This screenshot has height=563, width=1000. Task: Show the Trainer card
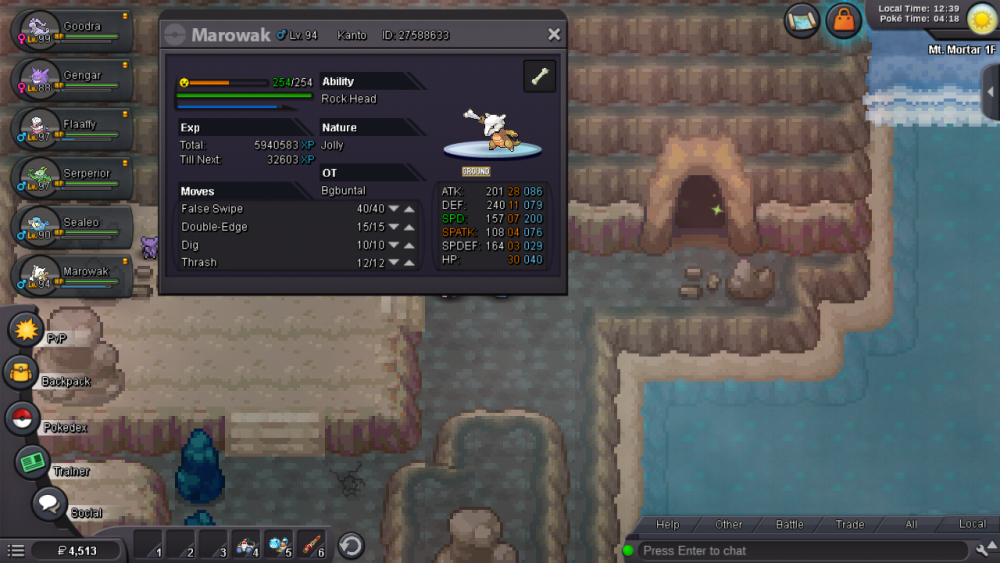(32, 461)
